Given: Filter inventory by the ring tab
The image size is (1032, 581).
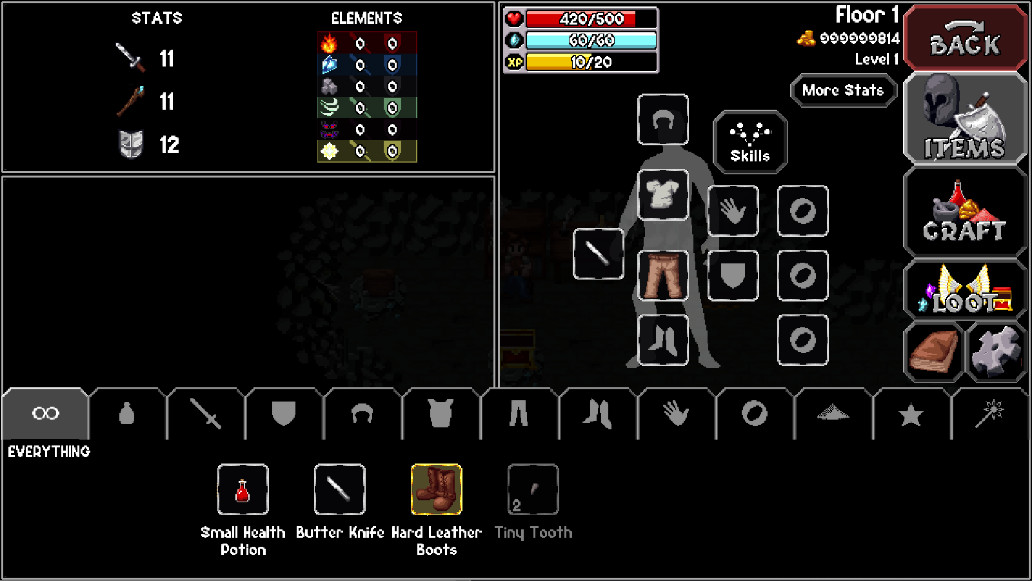Looking at the screenshot, I should (755, 413).
